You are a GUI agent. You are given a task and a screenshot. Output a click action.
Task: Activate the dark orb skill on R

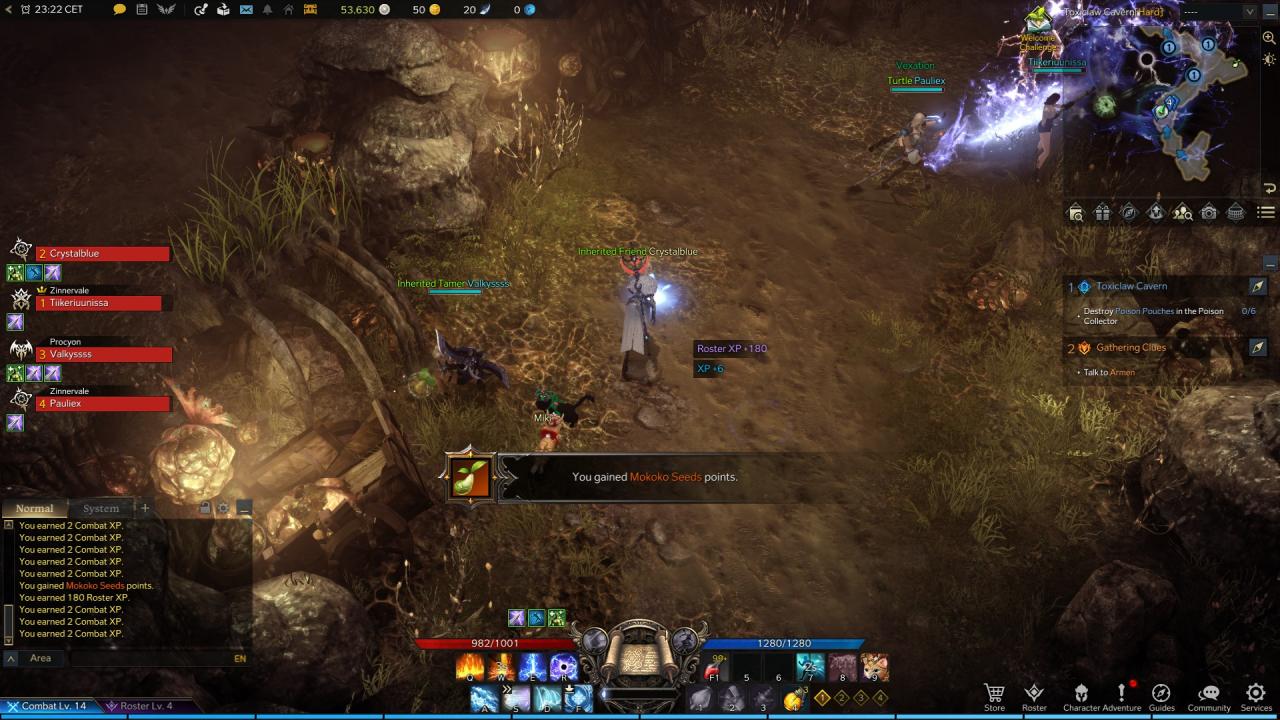(563, 666)
